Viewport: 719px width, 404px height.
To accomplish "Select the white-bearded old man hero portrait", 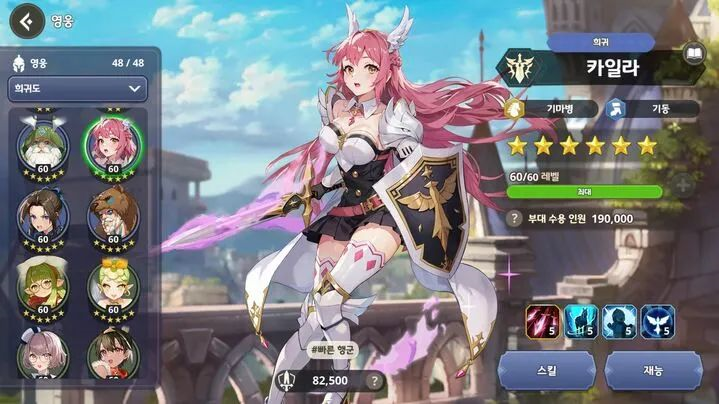I will click(x=43, y=147).
